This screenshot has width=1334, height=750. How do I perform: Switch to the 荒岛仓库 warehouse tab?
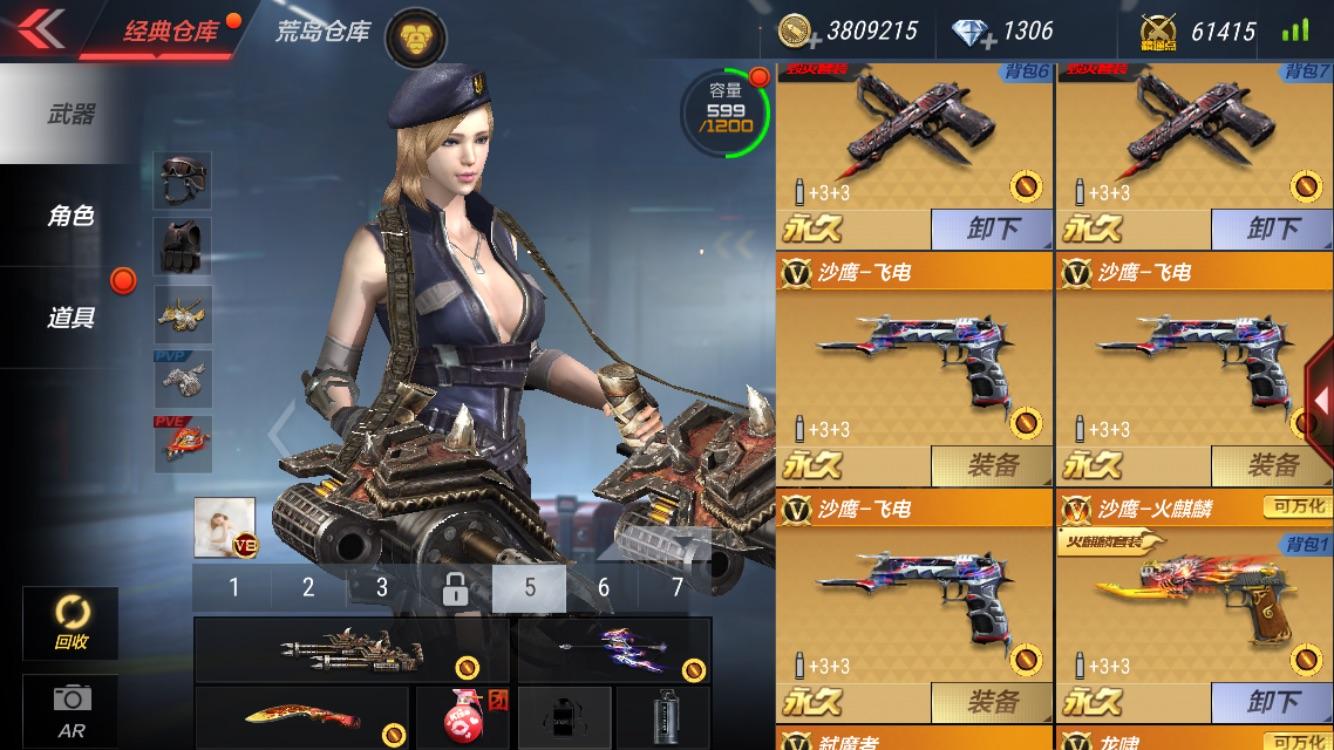(x=320, y=30)
